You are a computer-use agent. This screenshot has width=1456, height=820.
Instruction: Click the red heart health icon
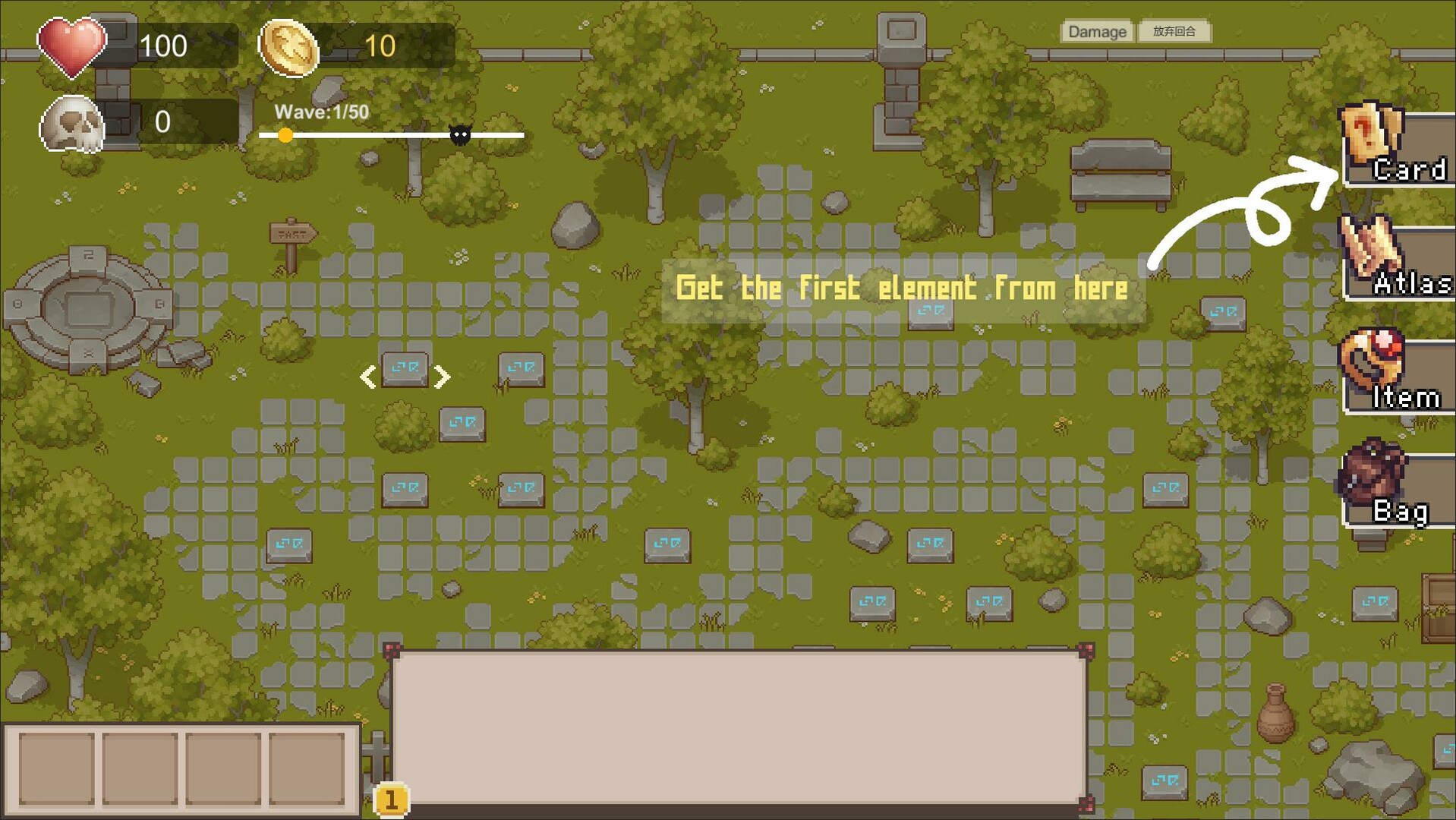(x=72, y=47)
